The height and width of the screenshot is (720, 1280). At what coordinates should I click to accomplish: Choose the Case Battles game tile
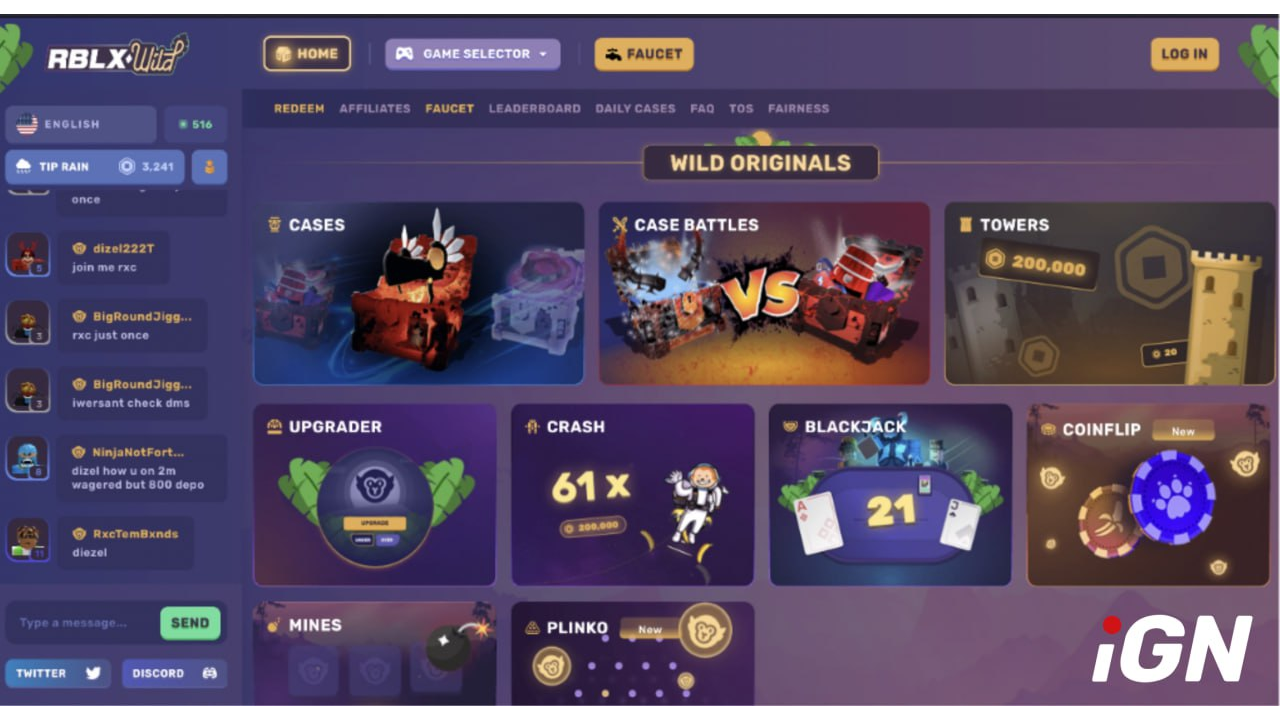click(764, 294)
